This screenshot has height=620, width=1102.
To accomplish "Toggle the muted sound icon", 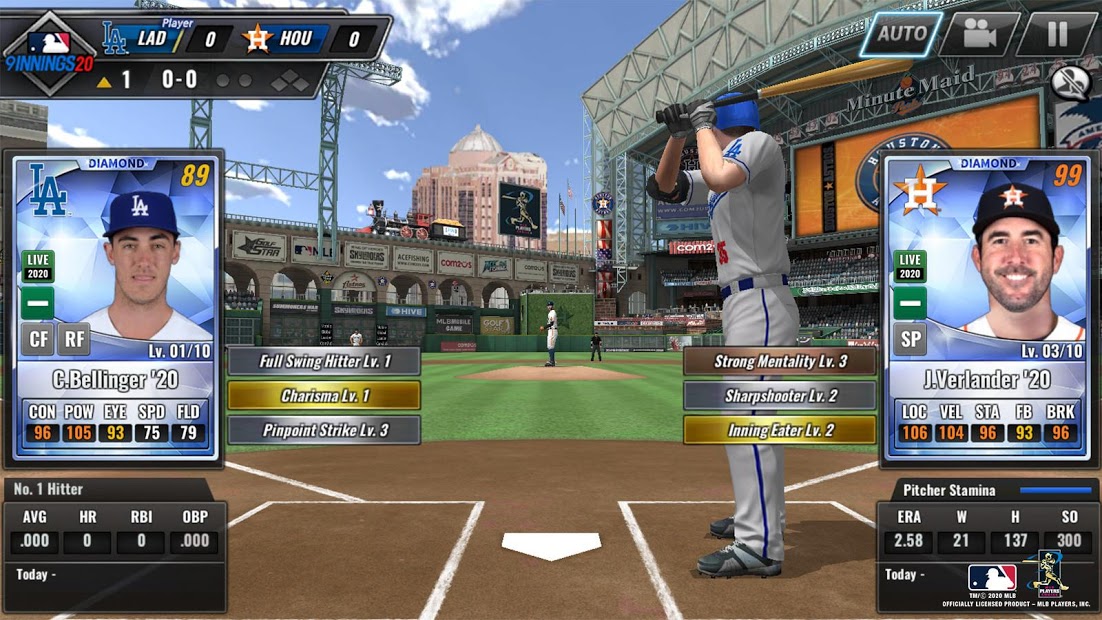I will (x=1070, y=84).
